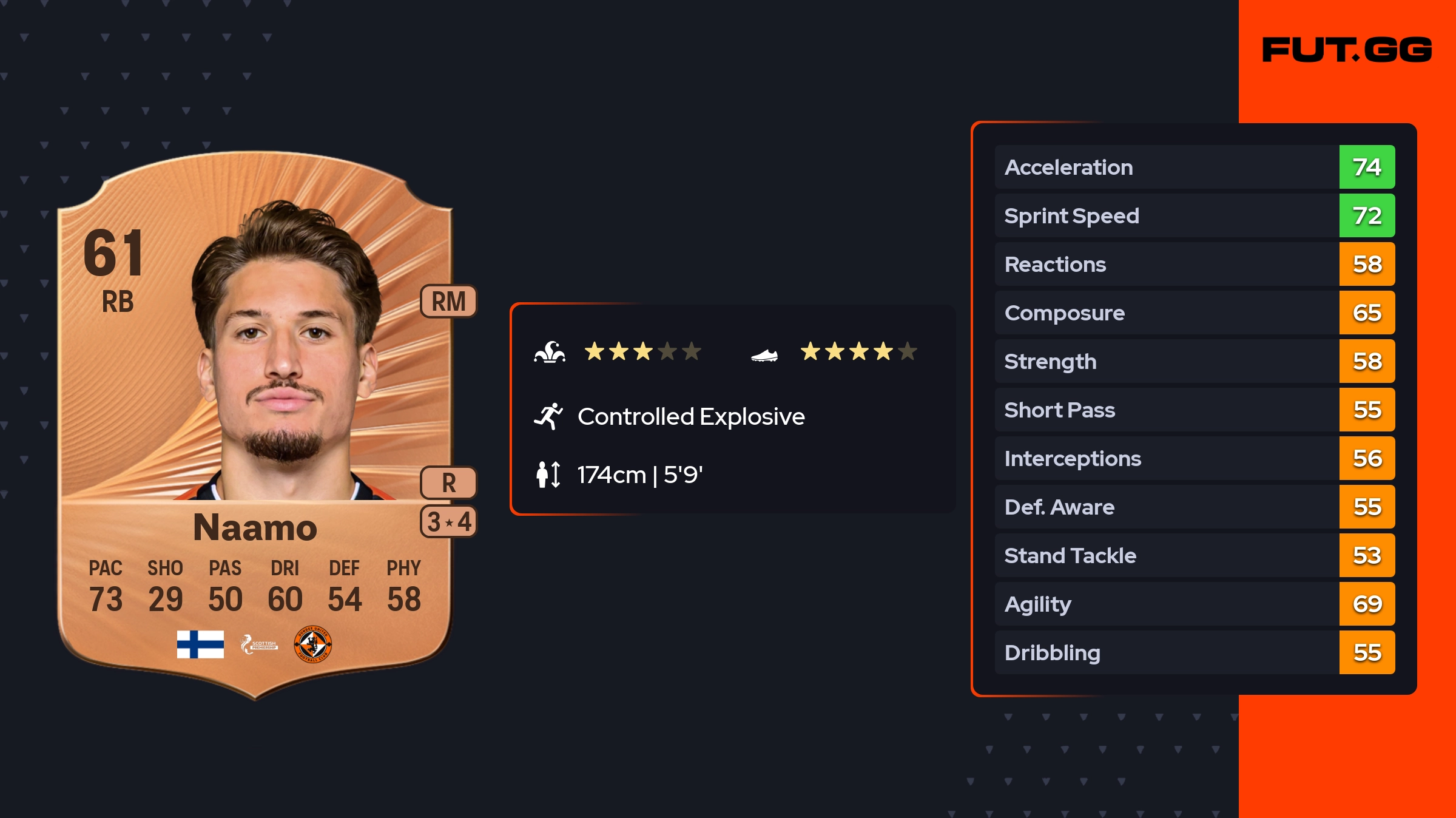
Task: Select the Dundee United club crest
Action: [x=312, y=644]
